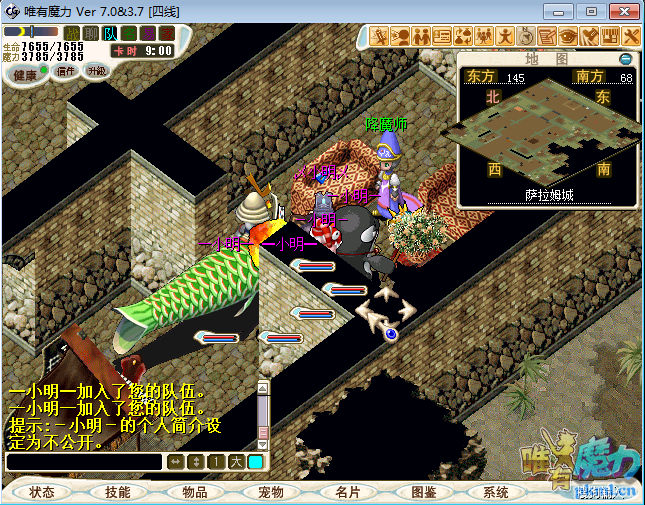Collapse the 地图 map panel
The image size is (645, 505).
[x=626, y=59]
